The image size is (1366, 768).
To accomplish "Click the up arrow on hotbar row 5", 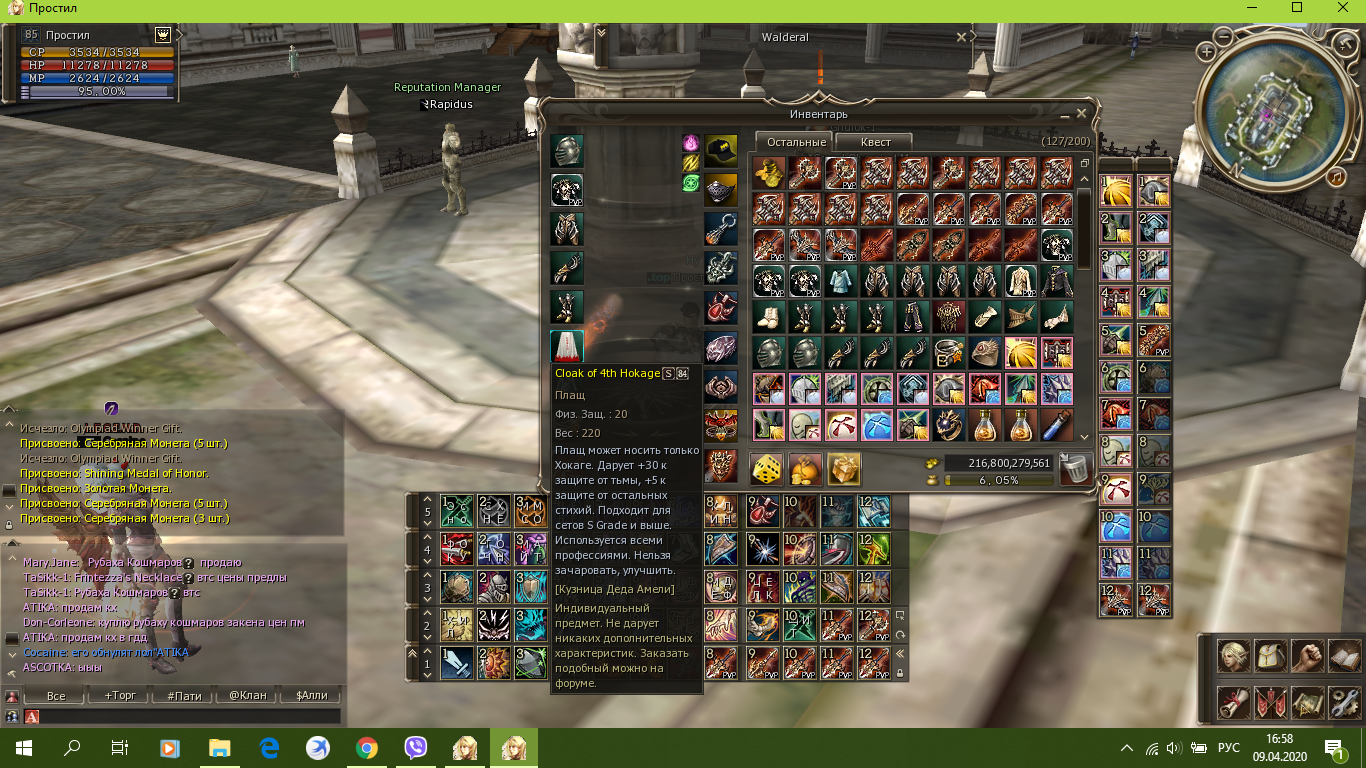I will [428, 497].
